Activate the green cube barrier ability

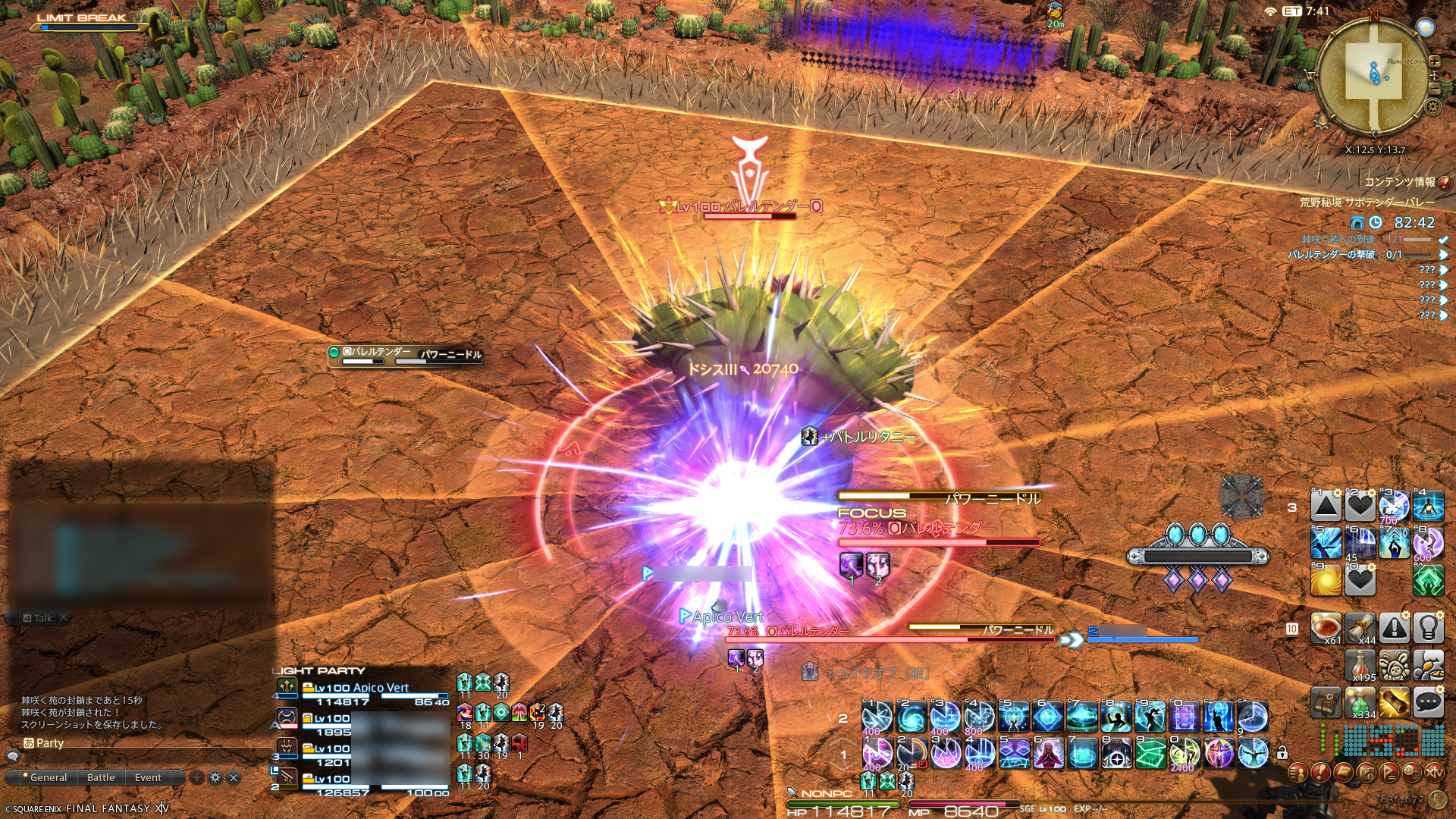click(1151, 754)
